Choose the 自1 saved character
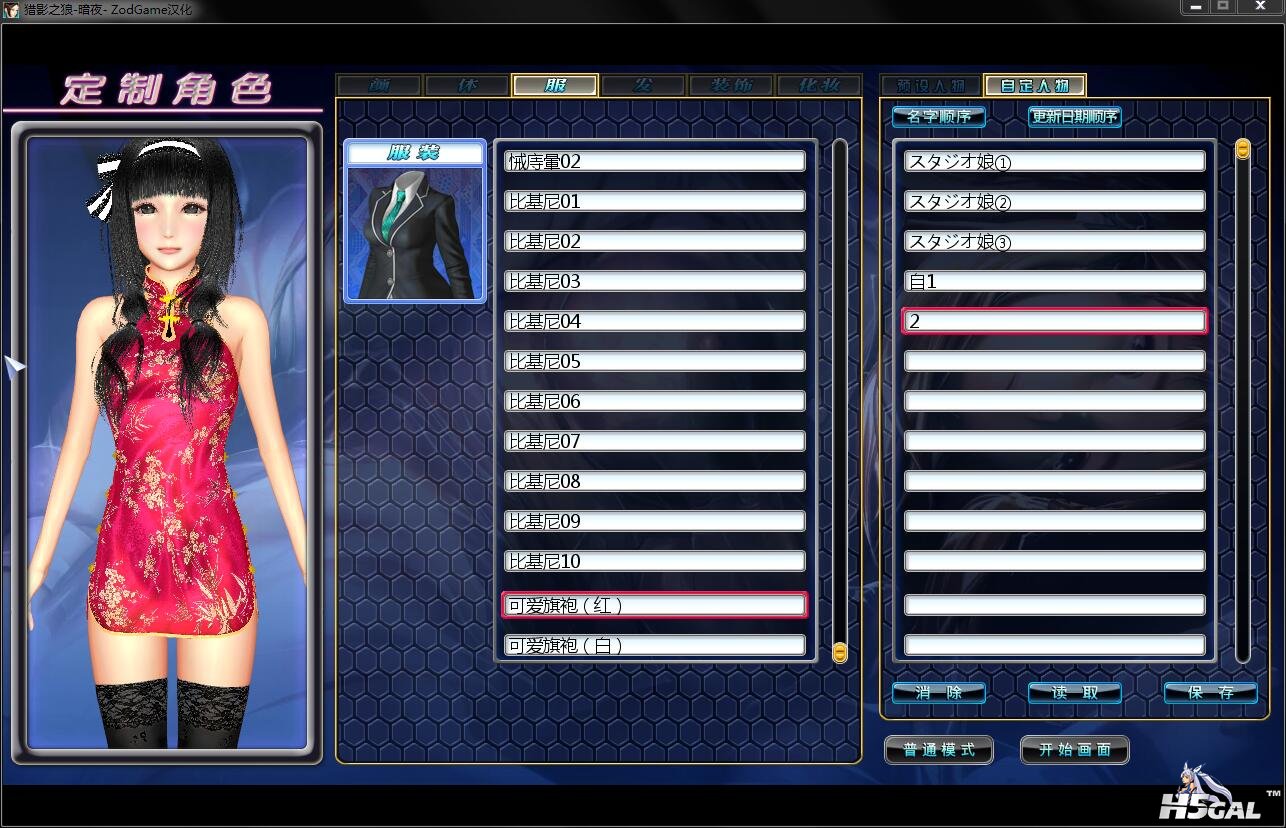Screen dimensions: 1286x828 (x=1055, y=281)
